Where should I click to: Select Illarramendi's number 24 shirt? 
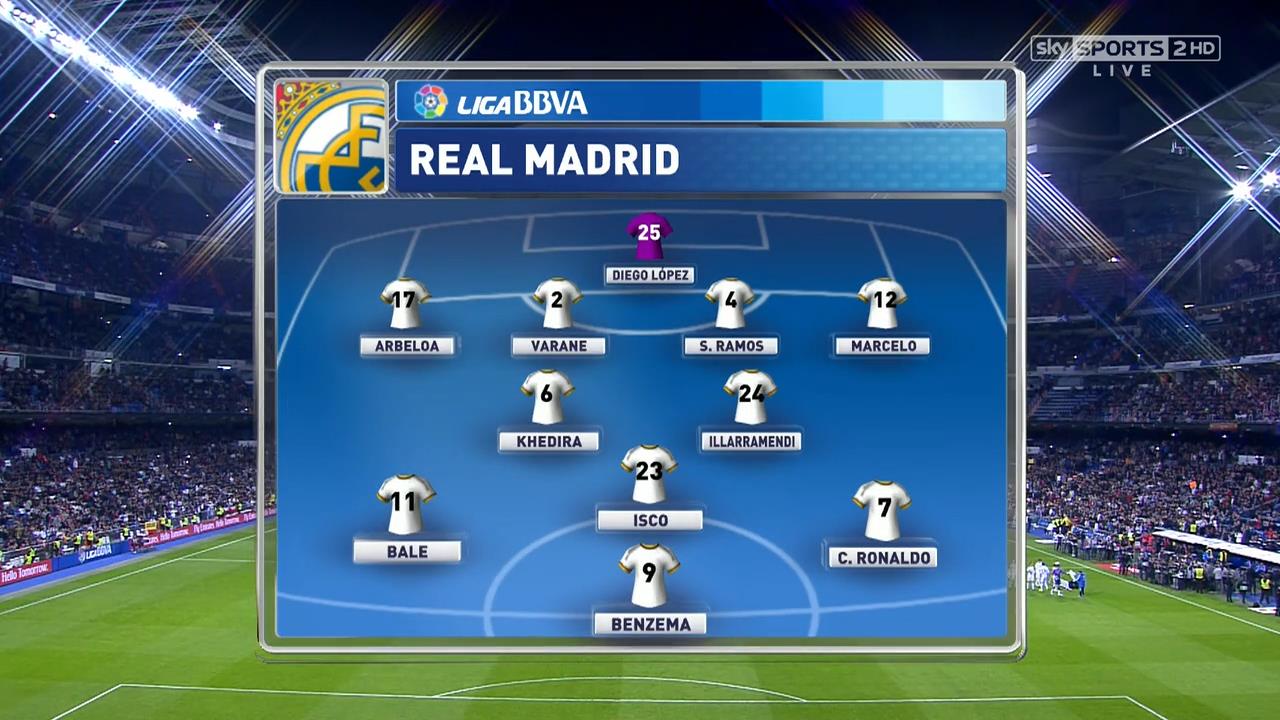(x=750, y=397)
